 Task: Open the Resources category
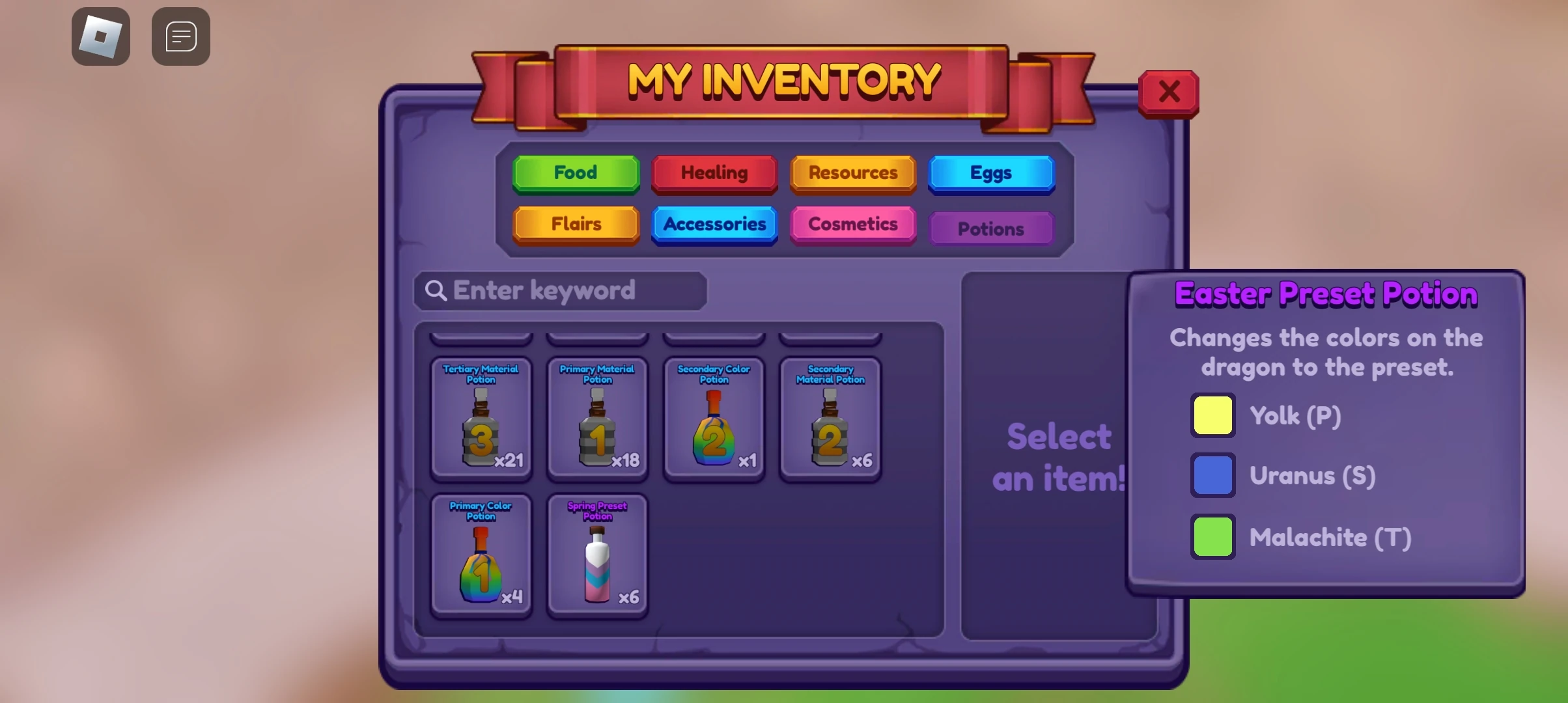(853, 173)
